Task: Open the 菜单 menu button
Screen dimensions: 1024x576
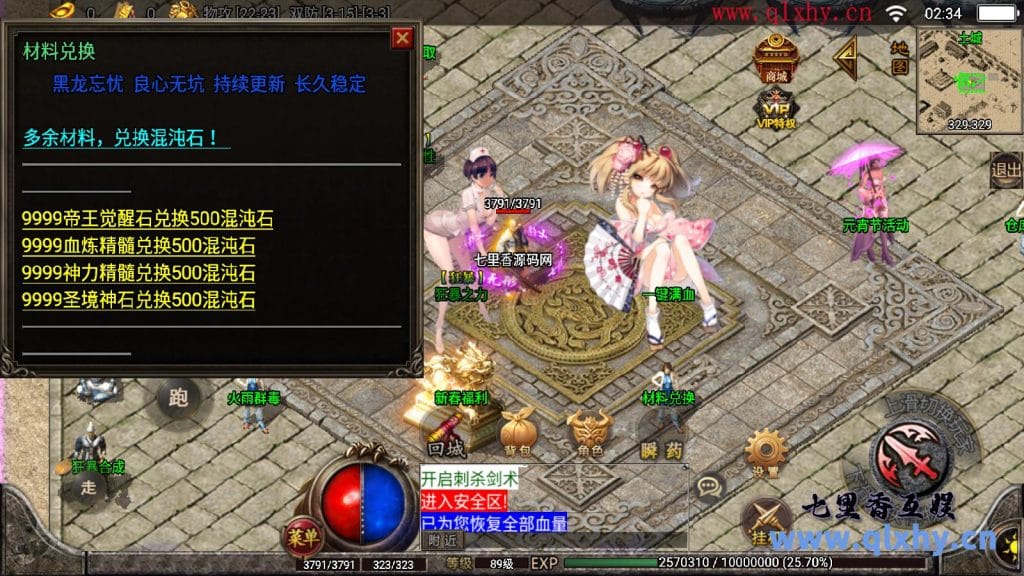Action: 303,536
